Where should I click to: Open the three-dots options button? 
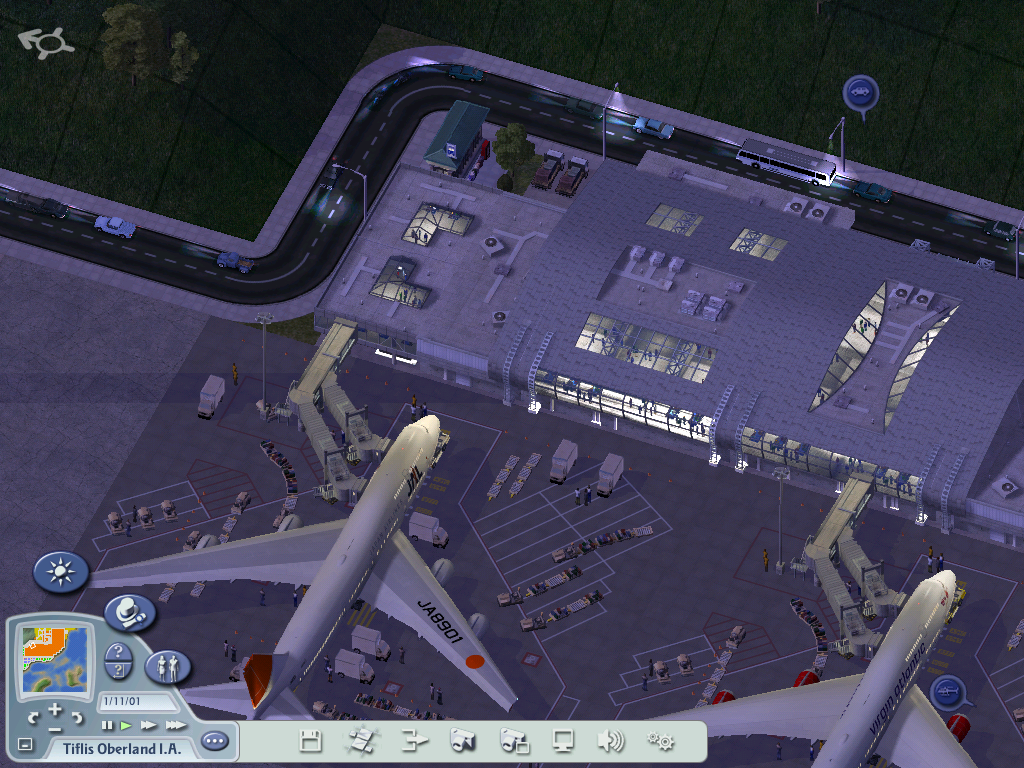pos(214,742)
